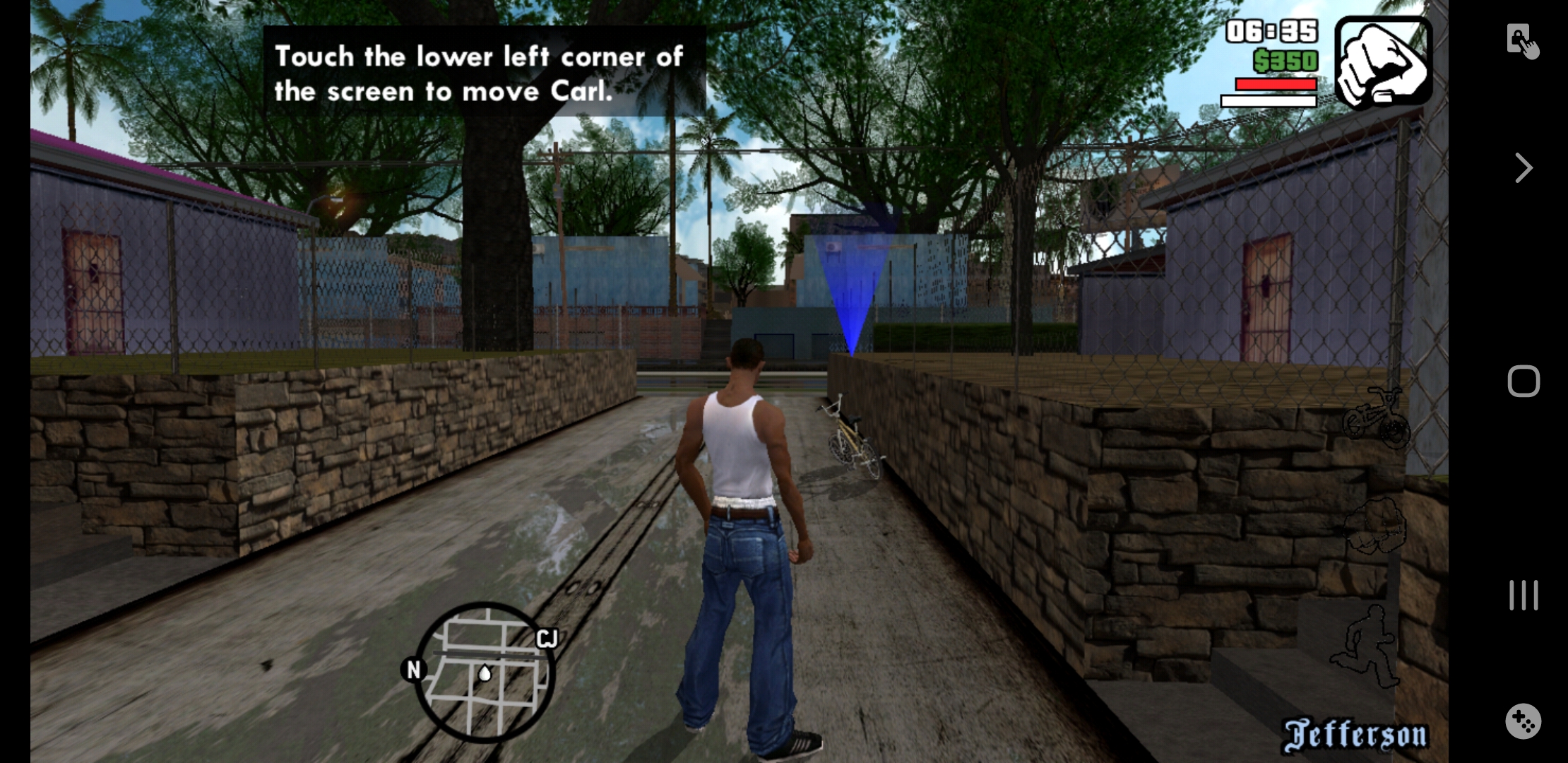The height and width of the screenshot is (763, 1568).
Task: Tap the fist icon to punch
Action: pyautogui.click(x=1376, y=527)
